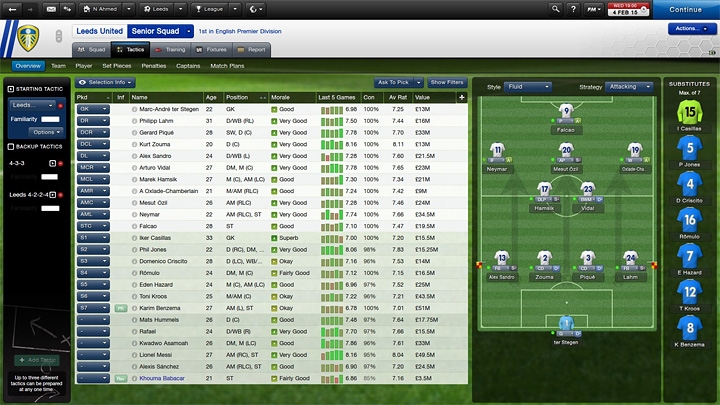Toggle Show Filters button
720x405 pixels.
tap(447, 82)
